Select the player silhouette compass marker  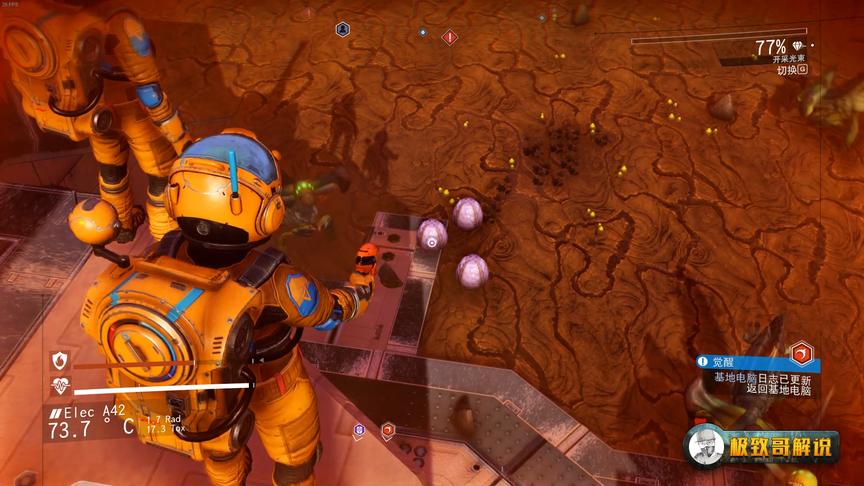point(343,30)
